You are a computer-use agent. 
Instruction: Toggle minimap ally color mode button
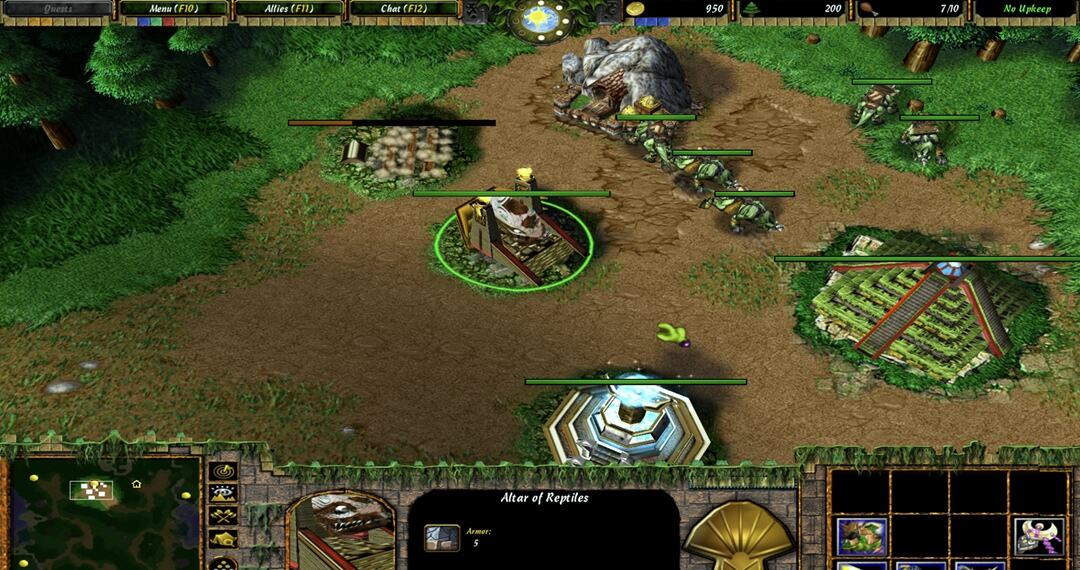(x=222, y=516)
